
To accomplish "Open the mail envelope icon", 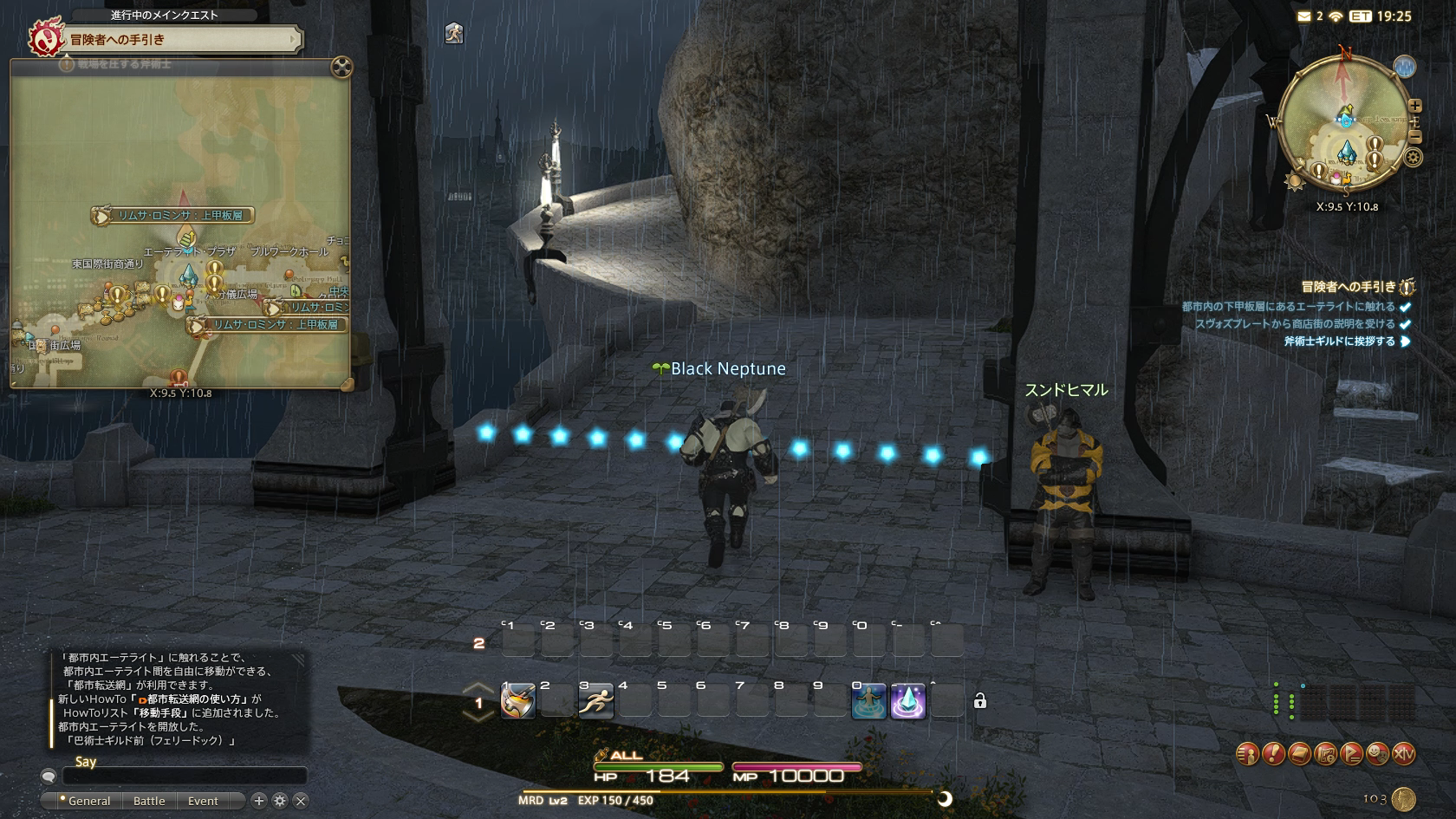I will tap(1303, 16).
